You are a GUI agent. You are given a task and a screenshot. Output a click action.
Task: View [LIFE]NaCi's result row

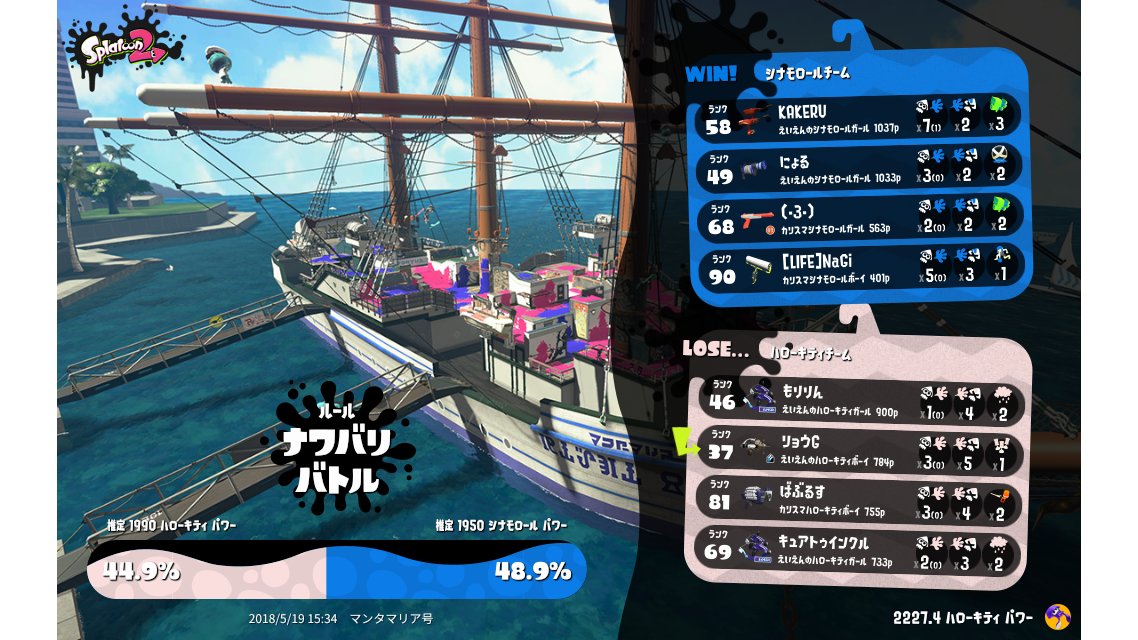860,268
